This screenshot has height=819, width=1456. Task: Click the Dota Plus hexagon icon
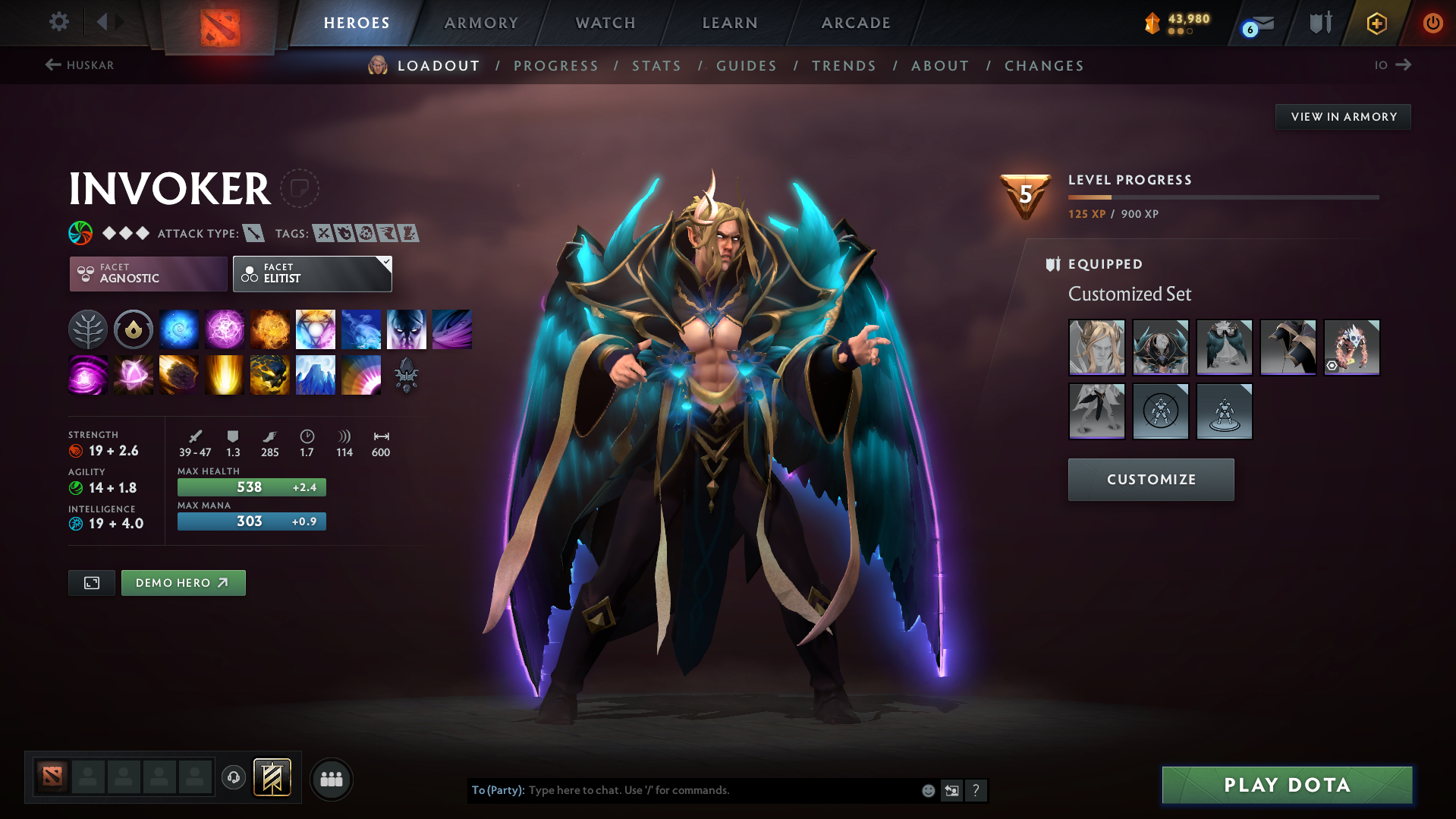point(1376,23)
